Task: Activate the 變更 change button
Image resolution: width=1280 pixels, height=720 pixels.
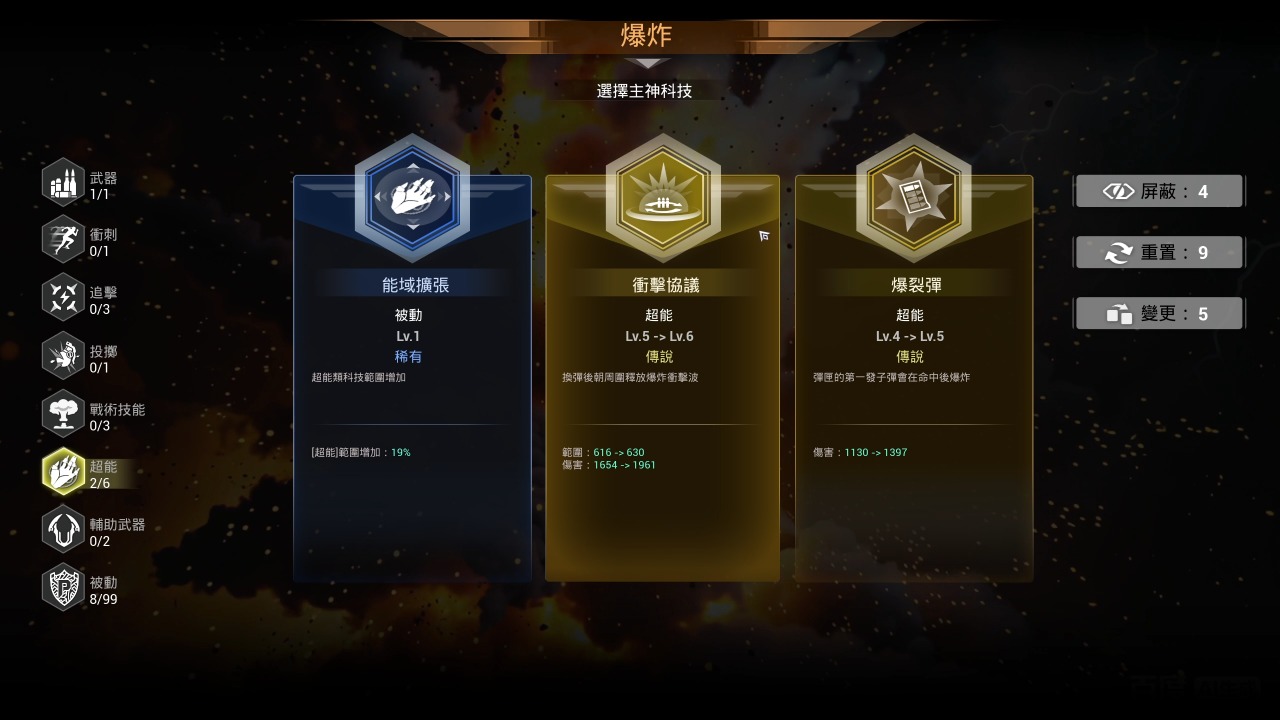Action: tap(1159, 313)
